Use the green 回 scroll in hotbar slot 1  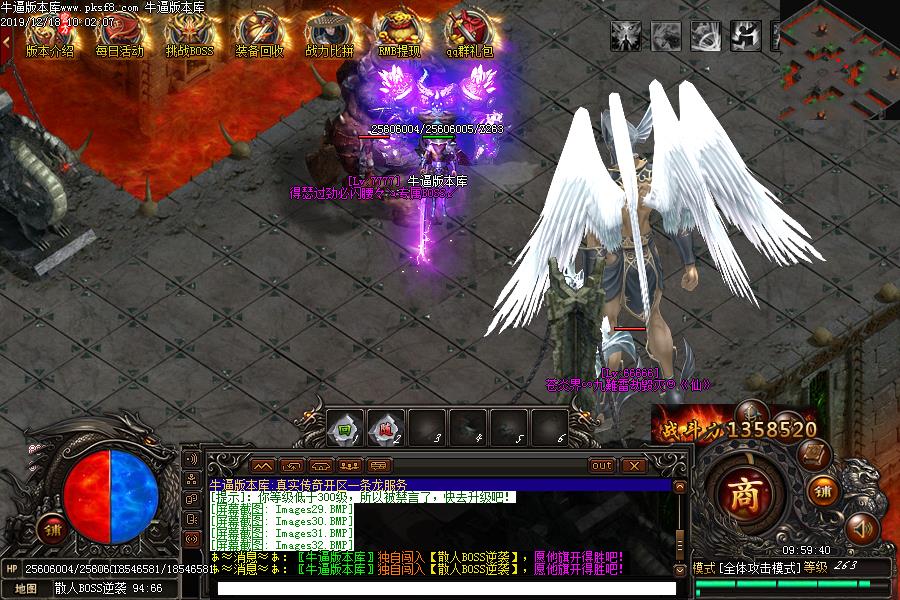click(343, 428)
